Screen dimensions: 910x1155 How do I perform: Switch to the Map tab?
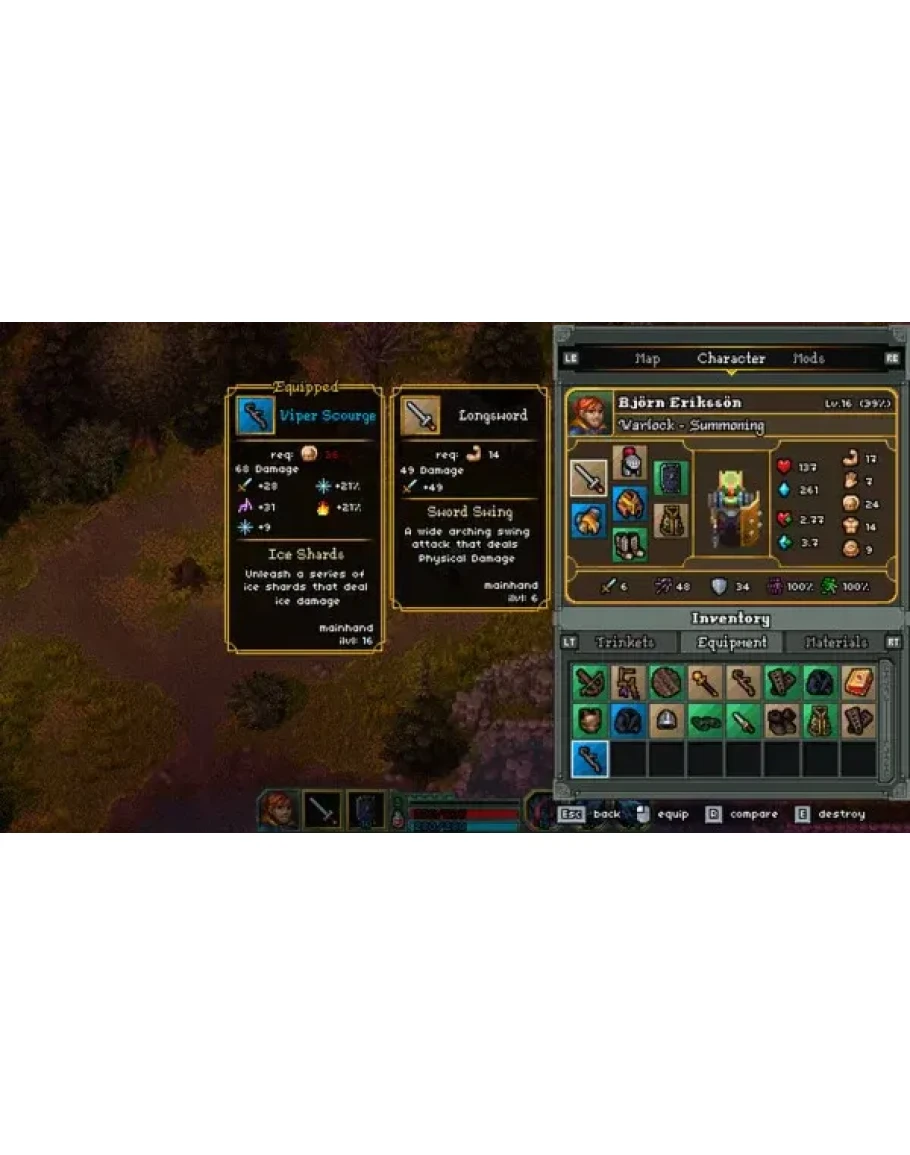[x=647, y=359]
